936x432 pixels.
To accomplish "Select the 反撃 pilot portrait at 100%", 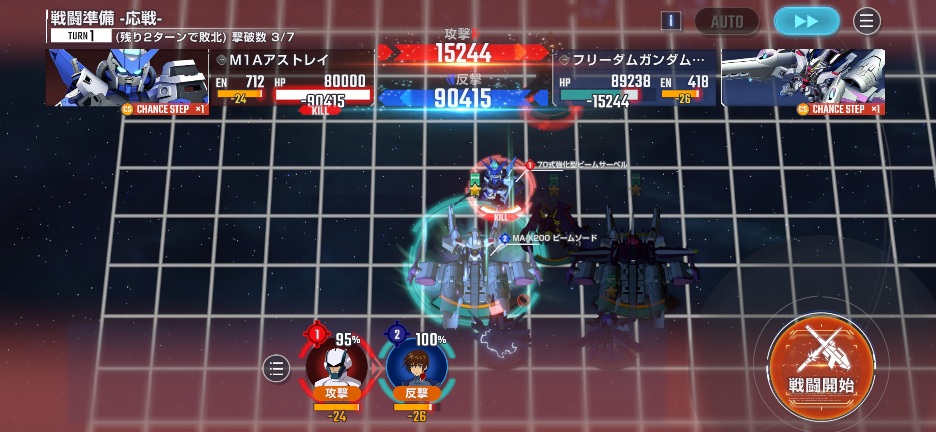I will (x=416, y=365).
